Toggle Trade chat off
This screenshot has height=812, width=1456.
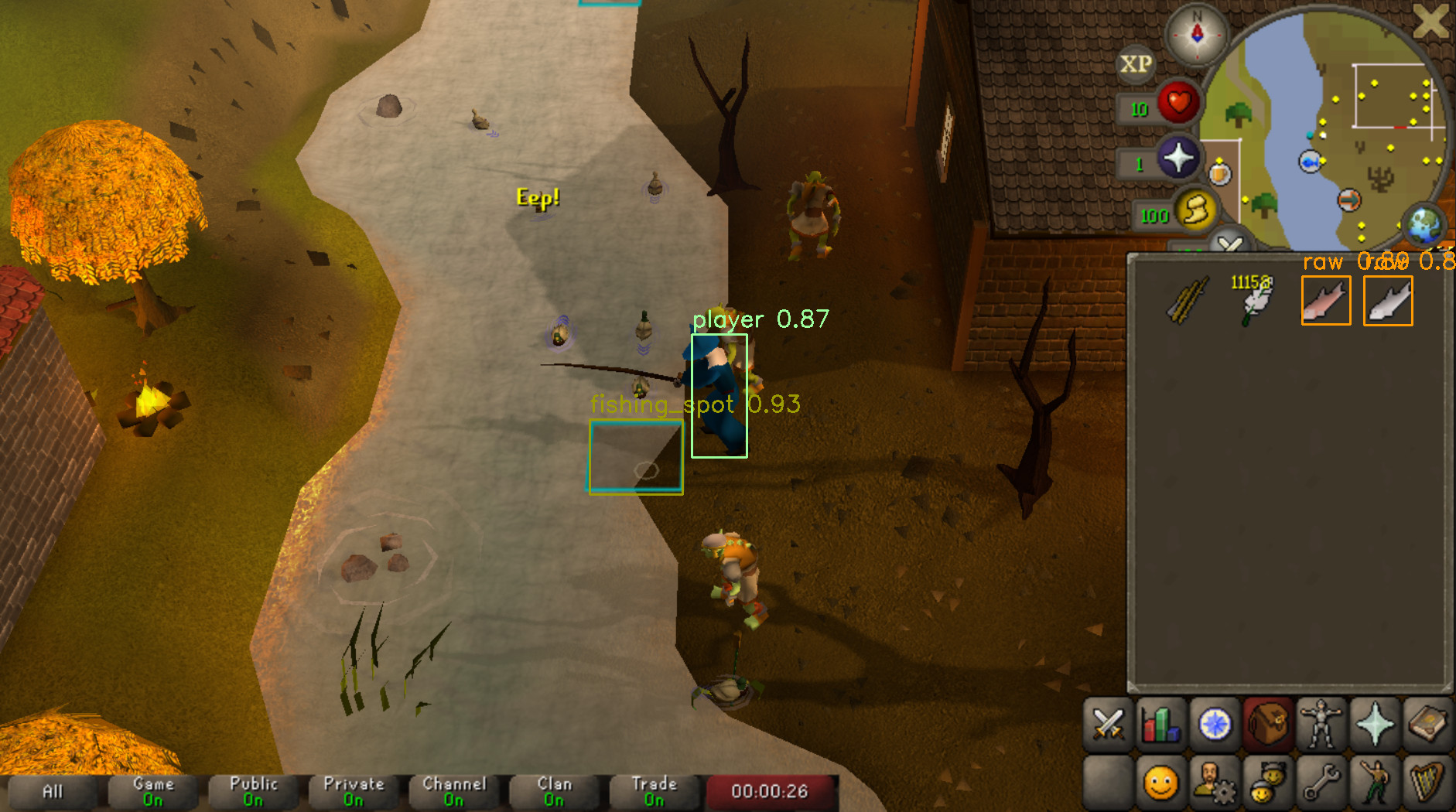point(655,790)
